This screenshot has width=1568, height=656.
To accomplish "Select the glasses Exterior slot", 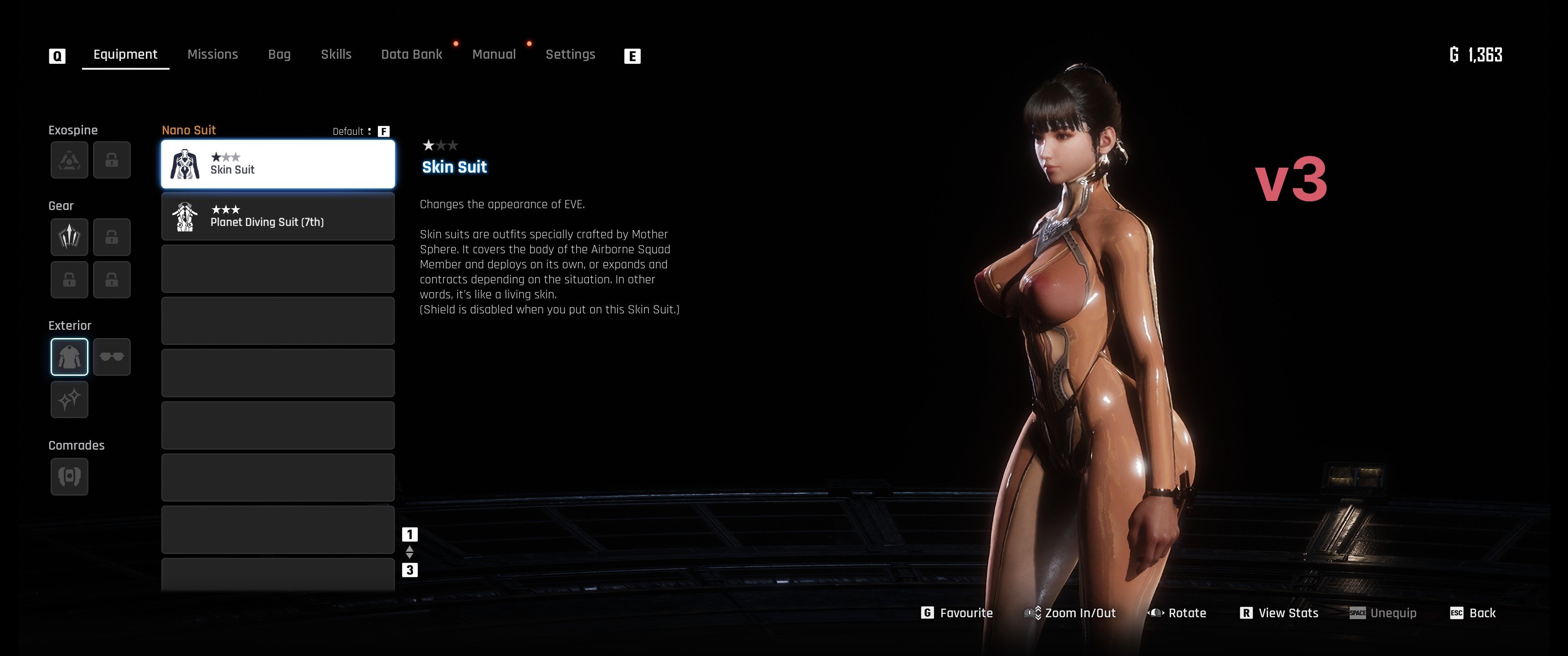I will point(112,357).
